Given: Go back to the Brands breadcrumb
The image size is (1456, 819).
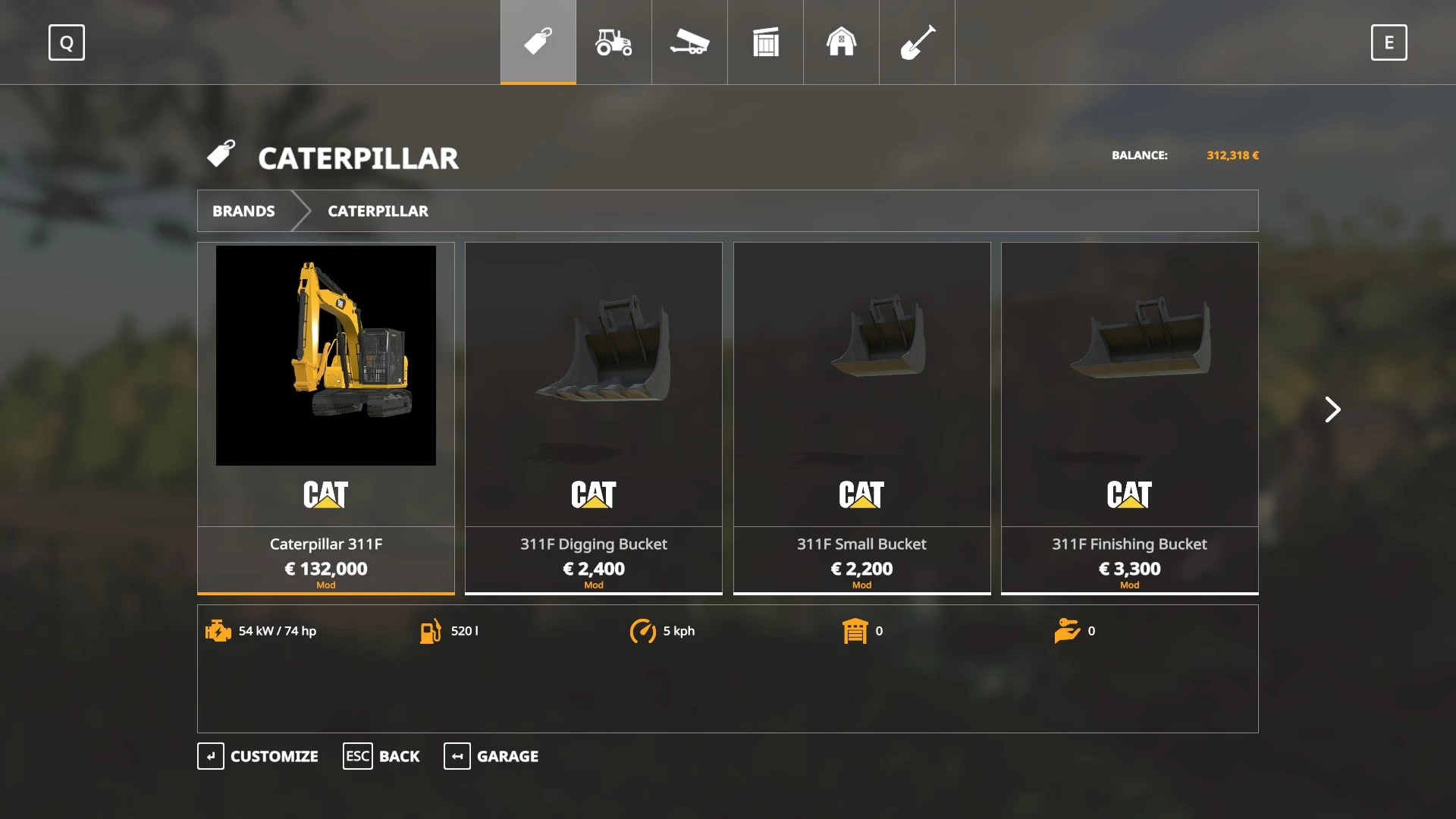Looking at the screenshot, I should click(243, 211).
